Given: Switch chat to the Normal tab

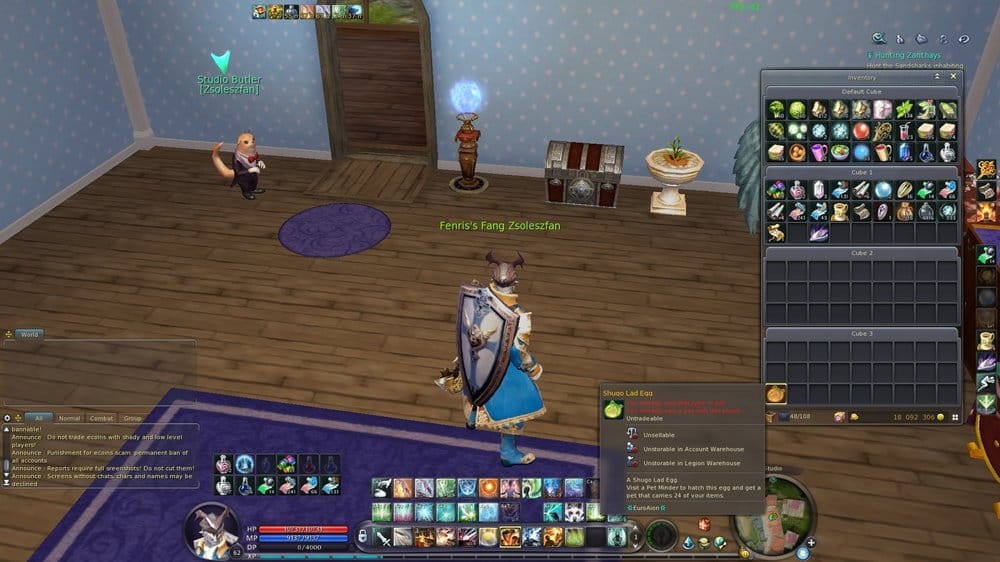Looking at the screenshot, I should (69, 418).
